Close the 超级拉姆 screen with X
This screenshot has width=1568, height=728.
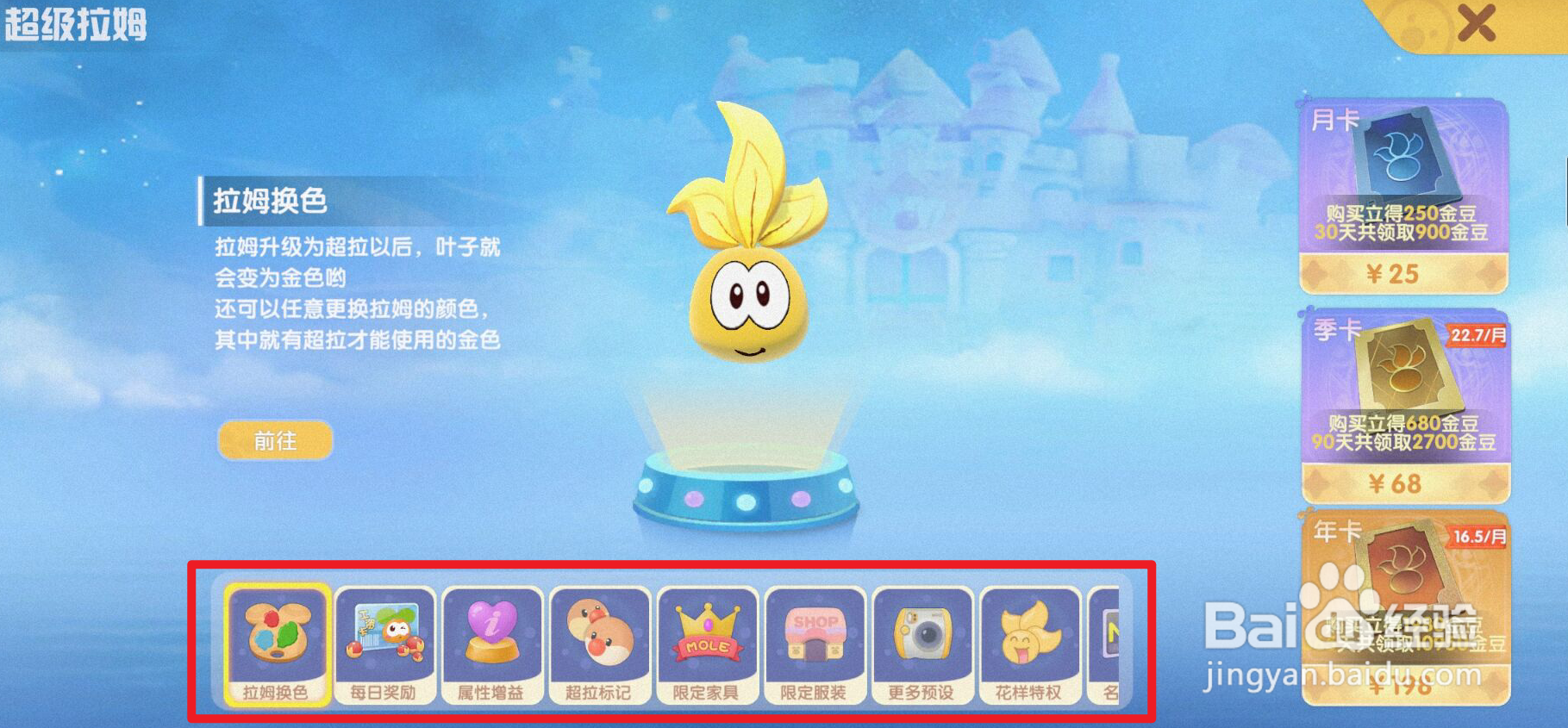pyautogui.click(x=1477, y=24)
